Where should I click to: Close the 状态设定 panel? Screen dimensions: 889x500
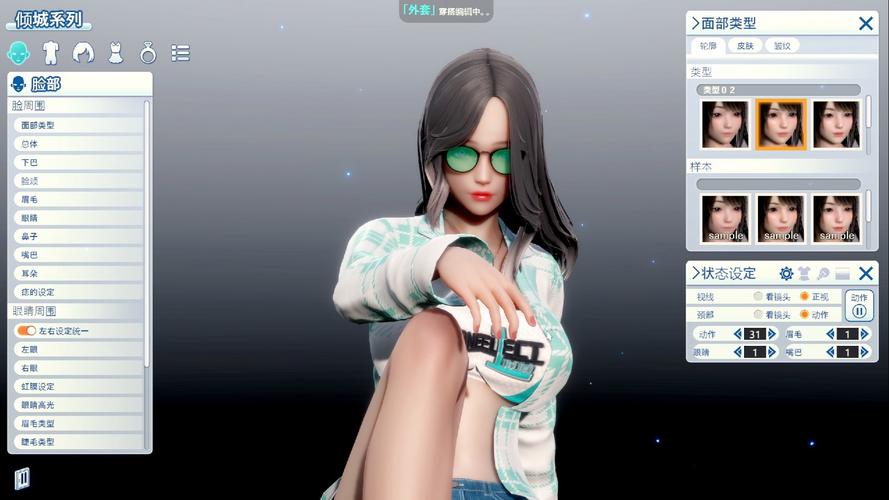click(x=866, y=273)
